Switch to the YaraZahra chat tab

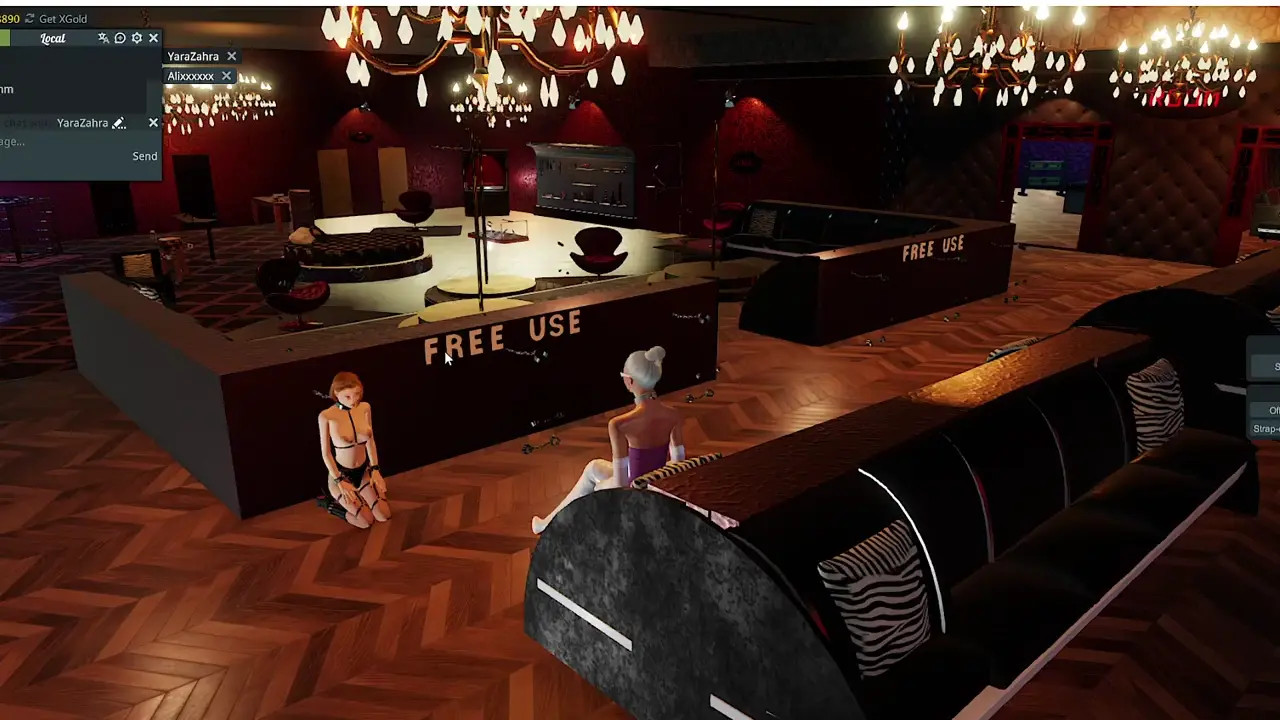(x=193, y=57)
